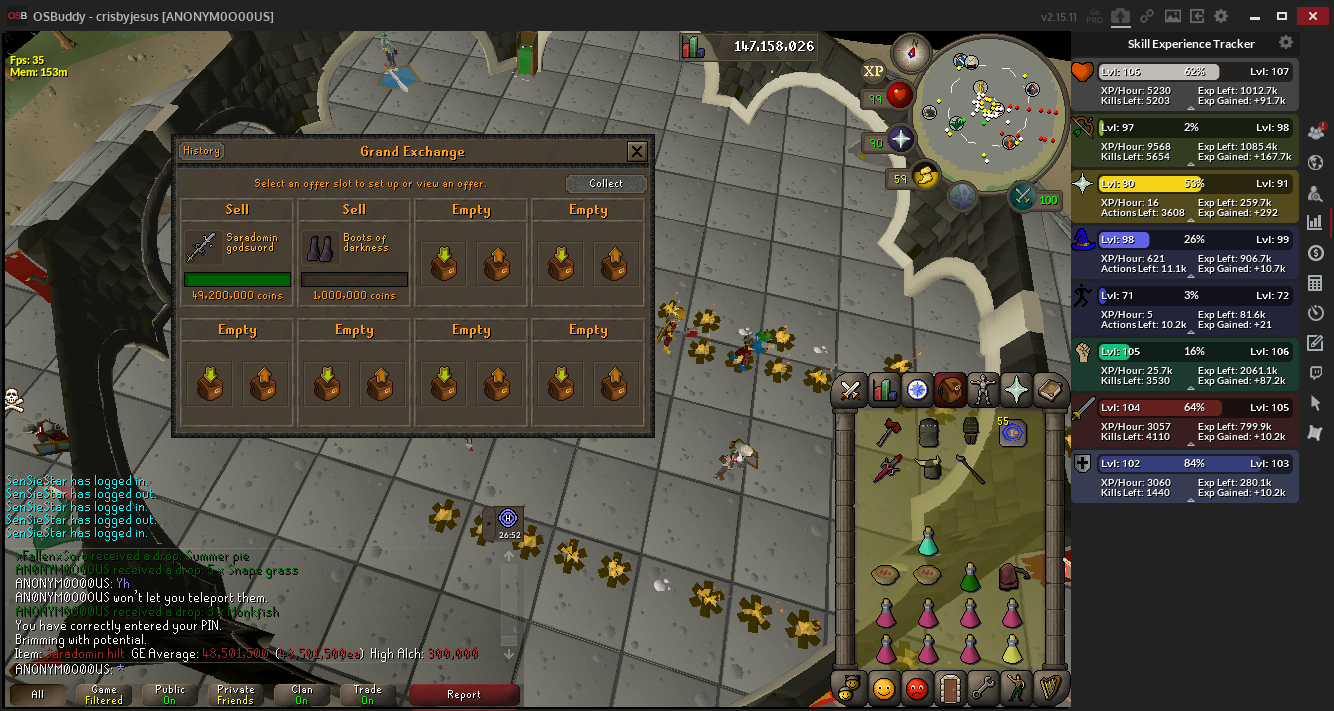Maximize the OSBuddy window
The image size is (1334, 711).
(1282, 16)
